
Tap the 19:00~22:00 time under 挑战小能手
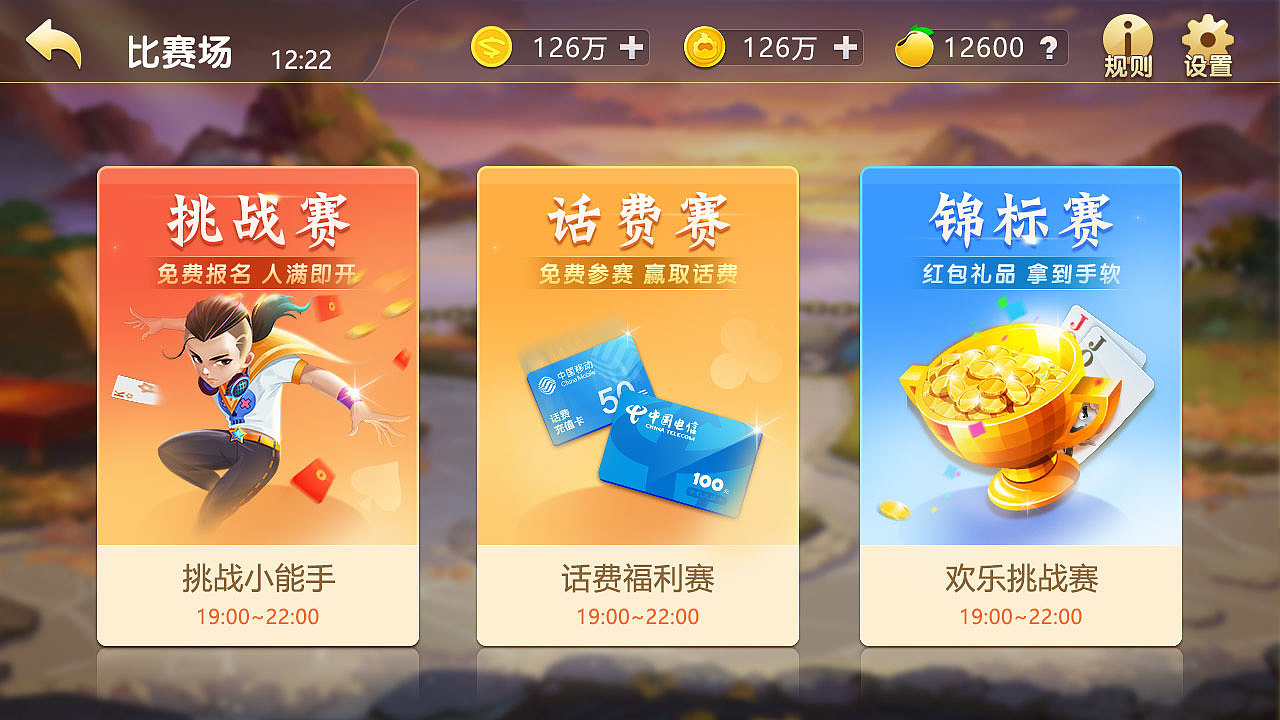coord(258,617)
